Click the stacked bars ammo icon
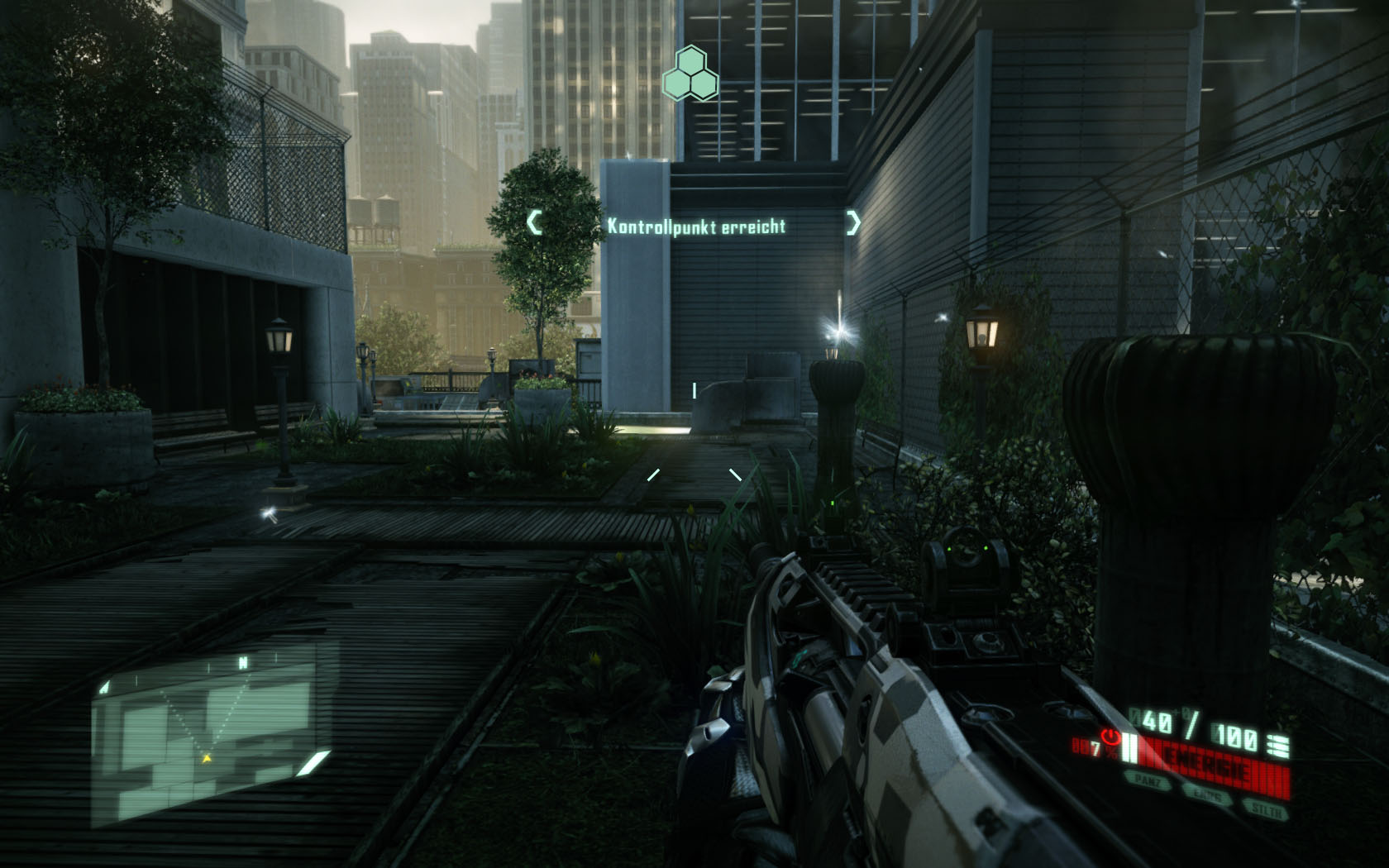Screen dimensions: 1389x868 coord(1277,745)
